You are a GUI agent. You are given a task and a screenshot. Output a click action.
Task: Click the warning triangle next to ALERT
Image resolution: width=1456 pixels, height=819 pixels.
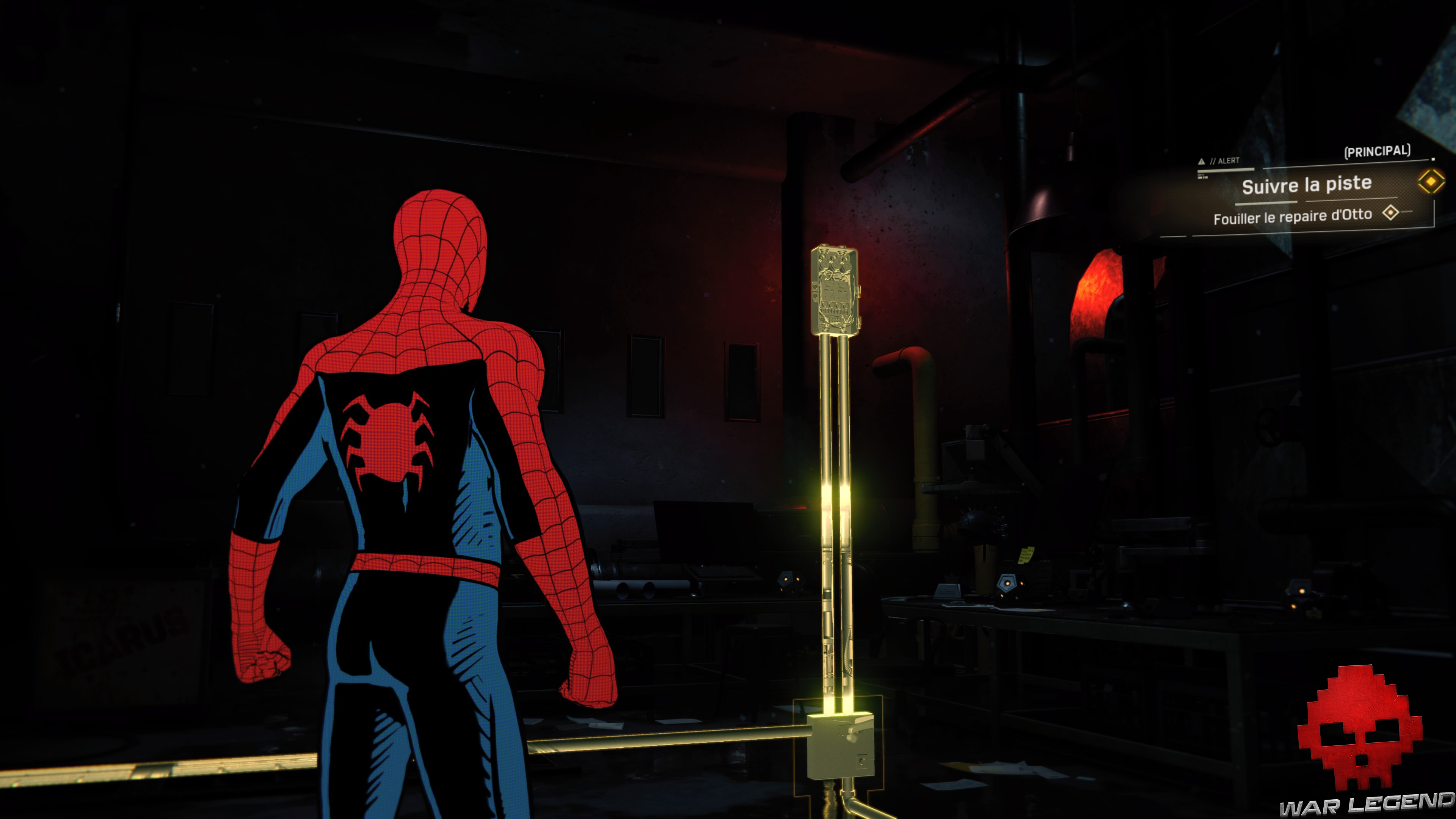tap(1202, 161)
